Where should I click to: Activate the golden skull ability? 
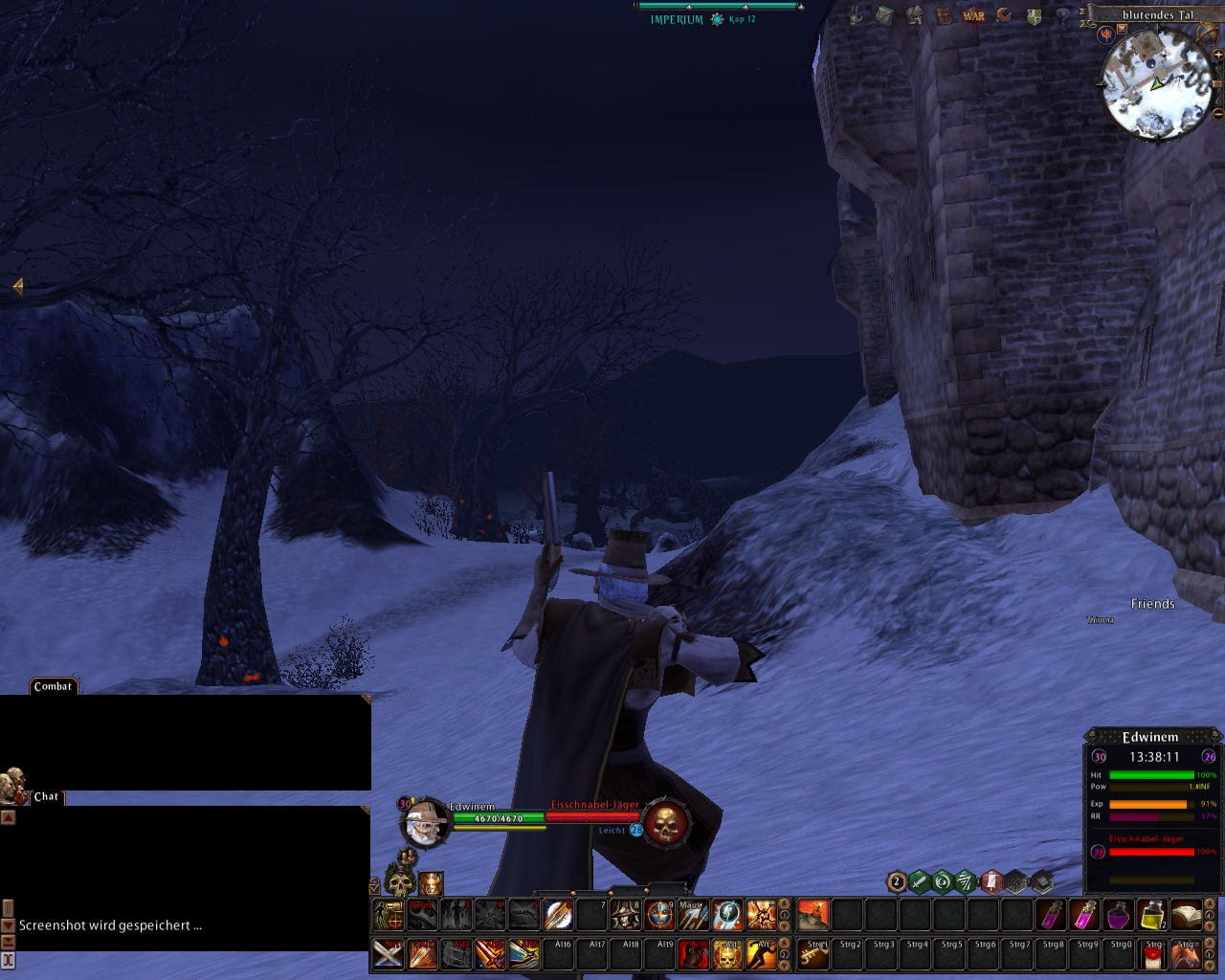(x=727, y=954)
